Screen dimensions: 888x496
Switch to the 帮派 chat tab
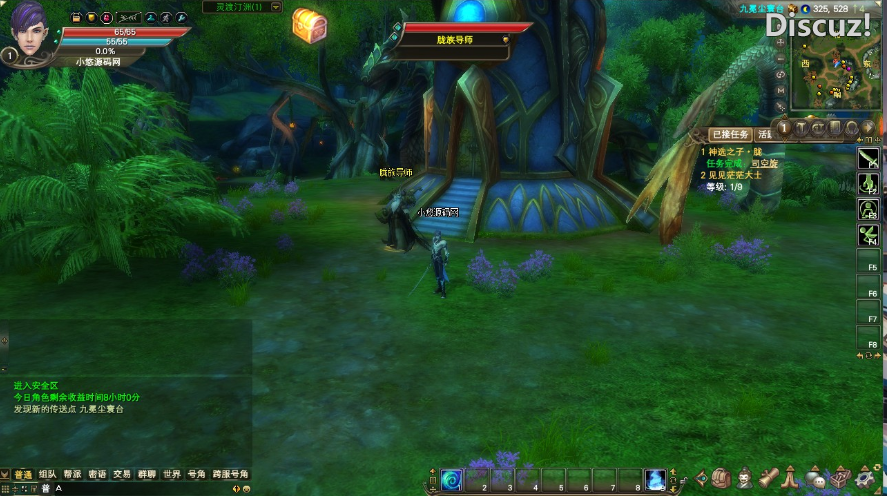pos(73,474)
